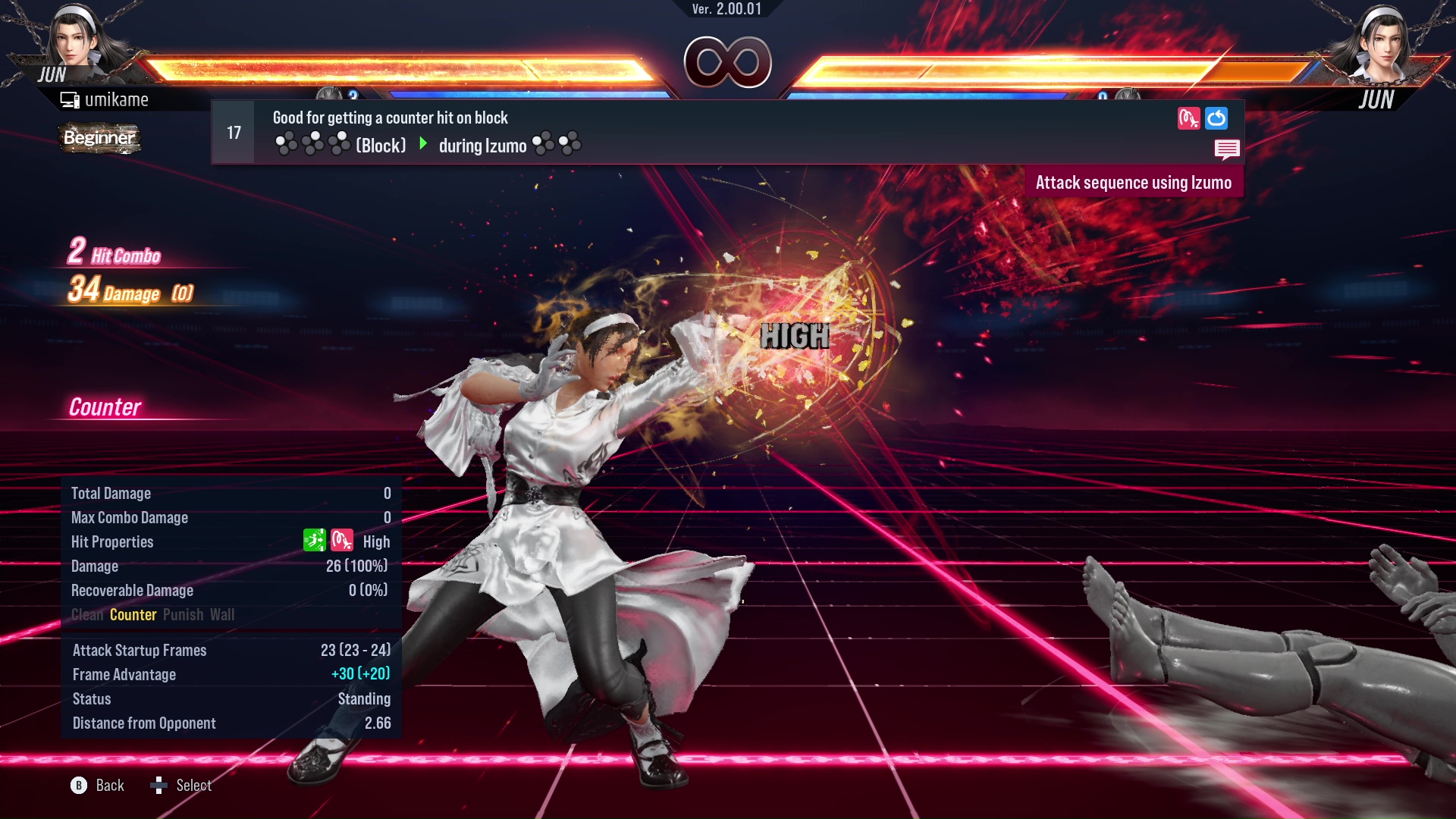Enable the Wall hit option
This screenshot has height=819, width=1456.
pyautogui.click(x=223, y=615)
